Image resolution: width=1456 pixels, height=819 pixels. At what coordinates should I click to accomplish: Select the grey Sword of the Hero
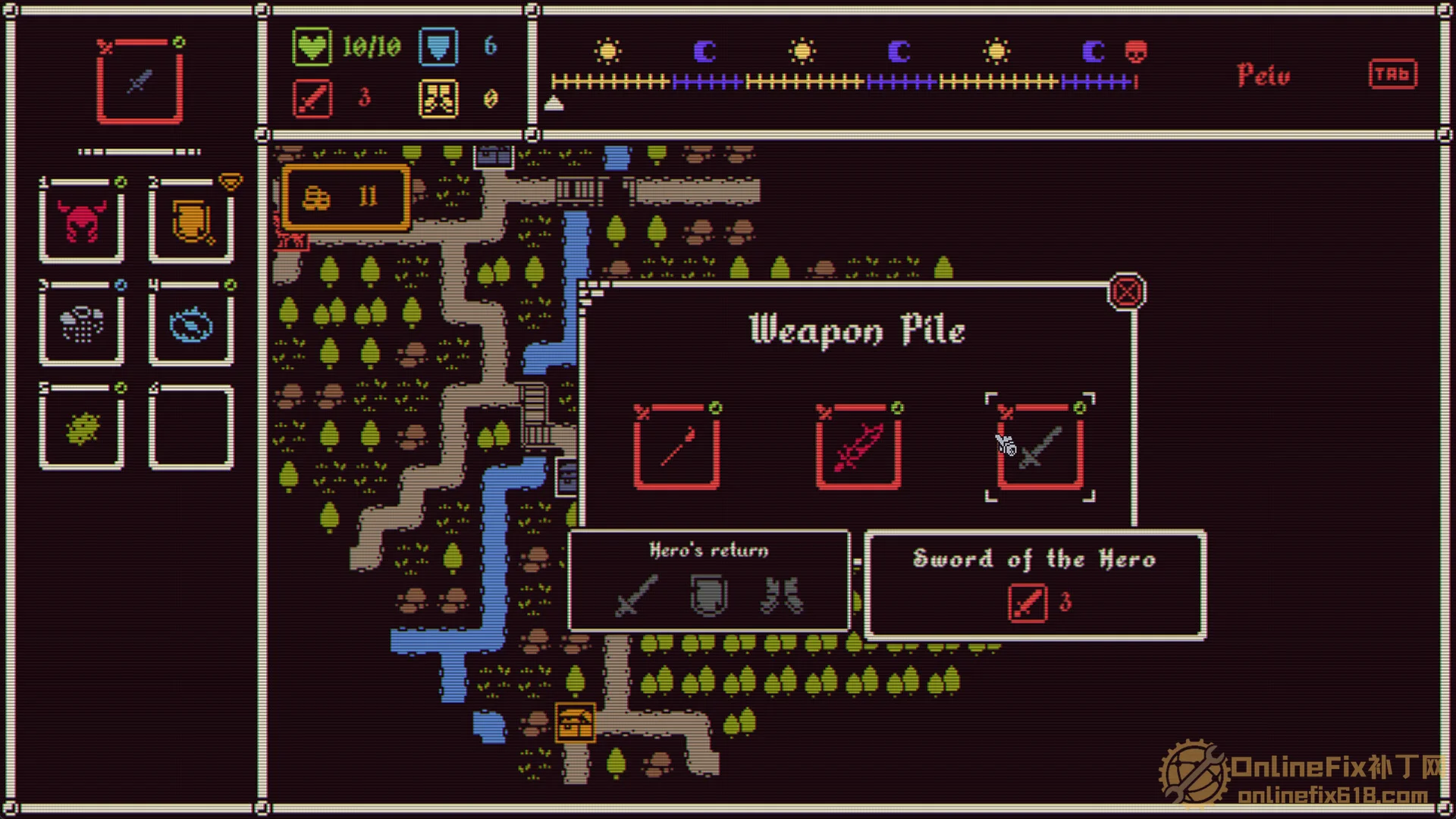1040,447
